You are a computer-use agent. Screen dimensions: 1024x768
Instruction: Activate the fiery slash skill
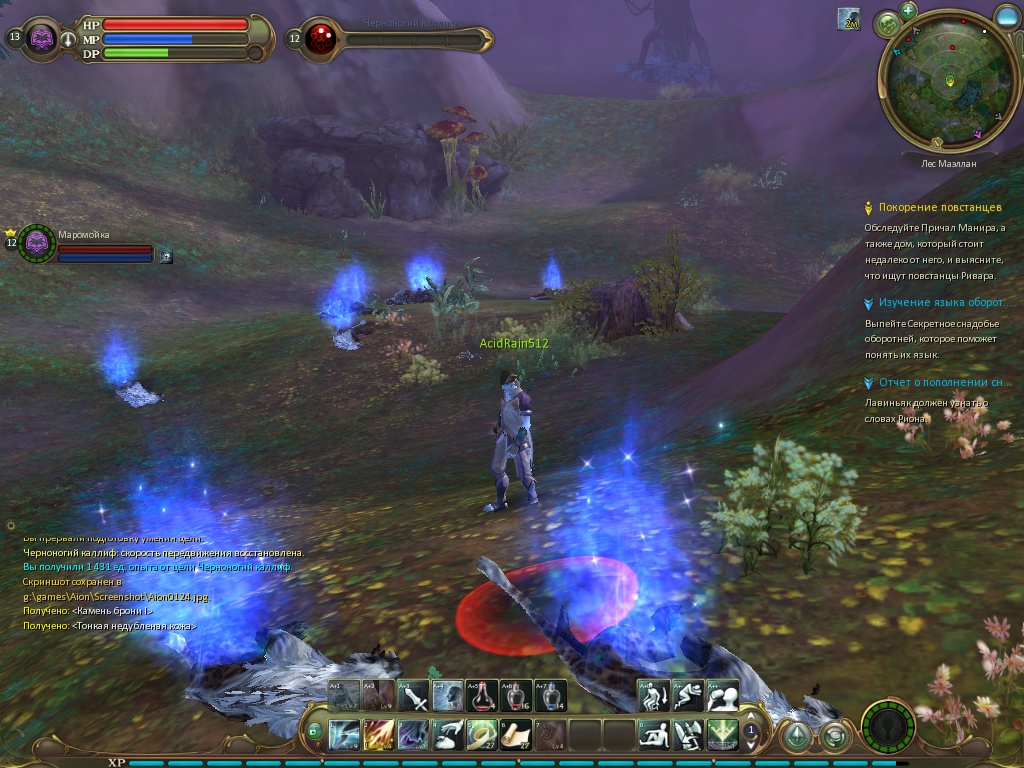click(380, 735)
